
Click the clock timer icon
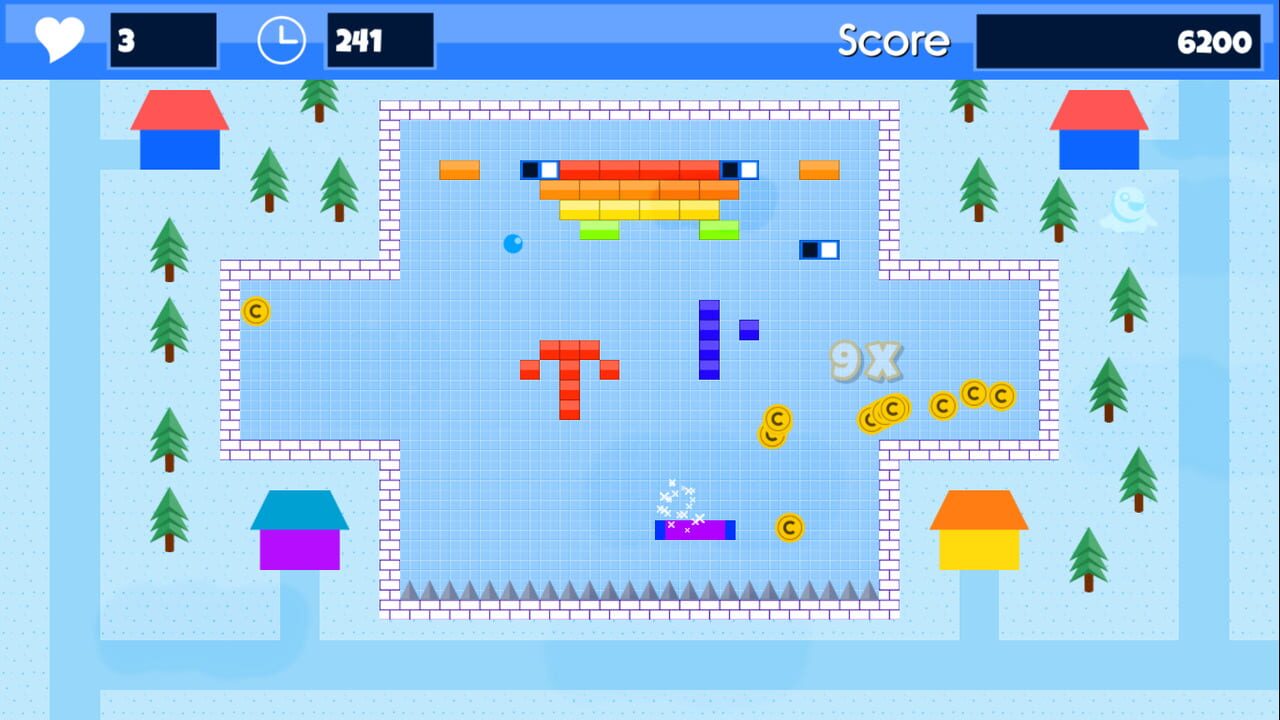pyautogui.click(x=280, y=40)
